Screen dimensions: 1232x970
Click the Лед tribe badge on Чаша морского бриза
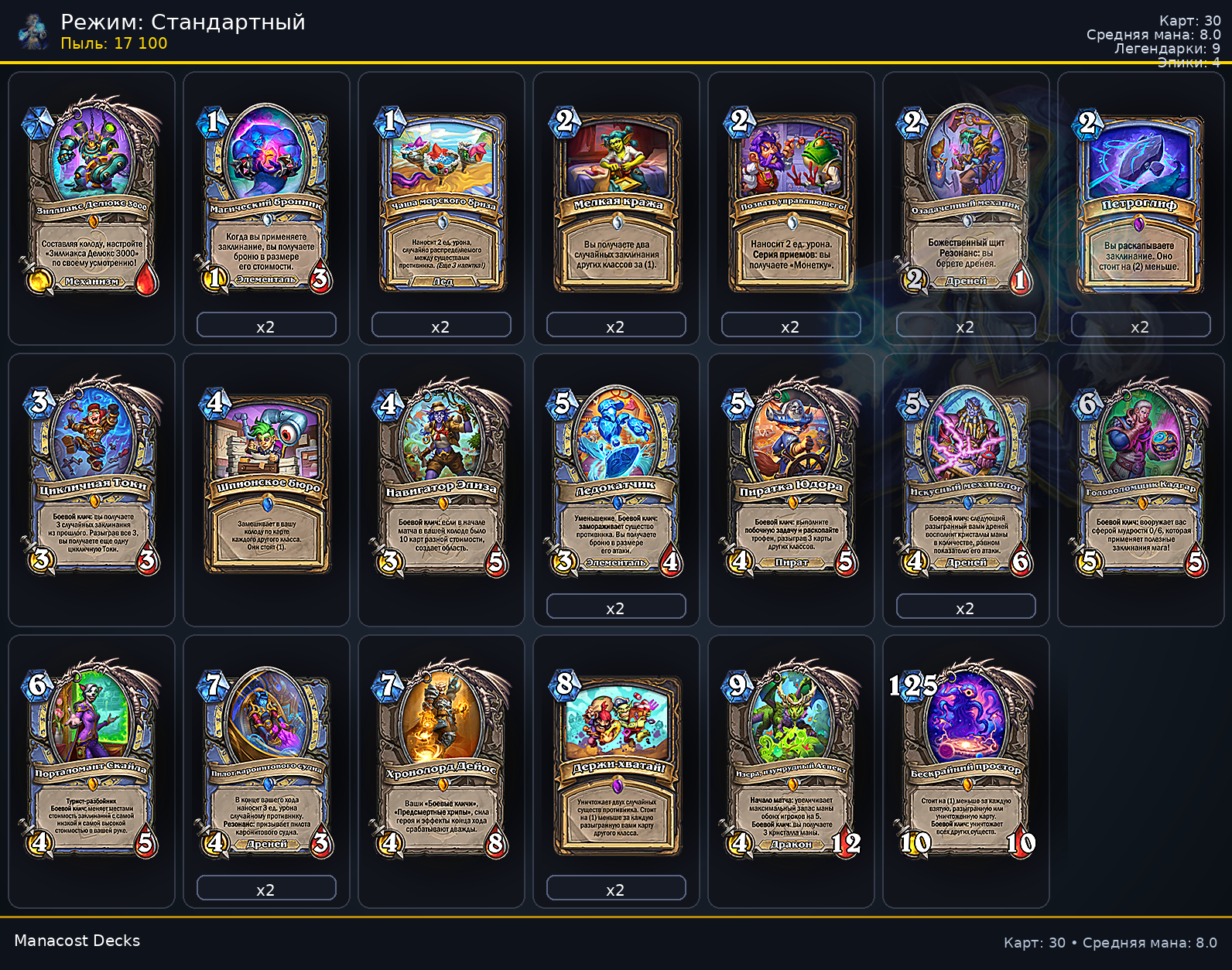coord(441,282)
